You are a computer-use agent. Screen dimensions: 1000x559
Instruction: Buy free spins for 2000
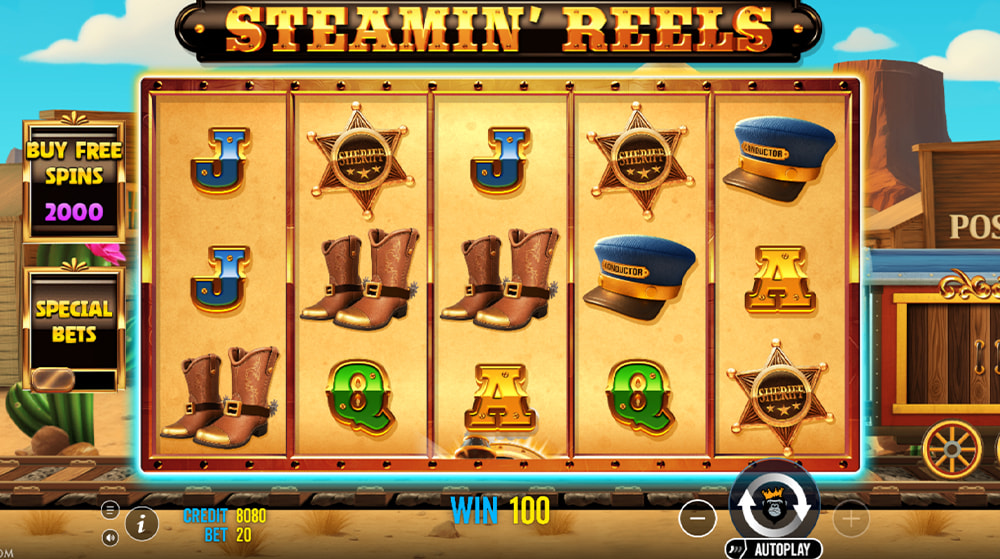(74, 181)
